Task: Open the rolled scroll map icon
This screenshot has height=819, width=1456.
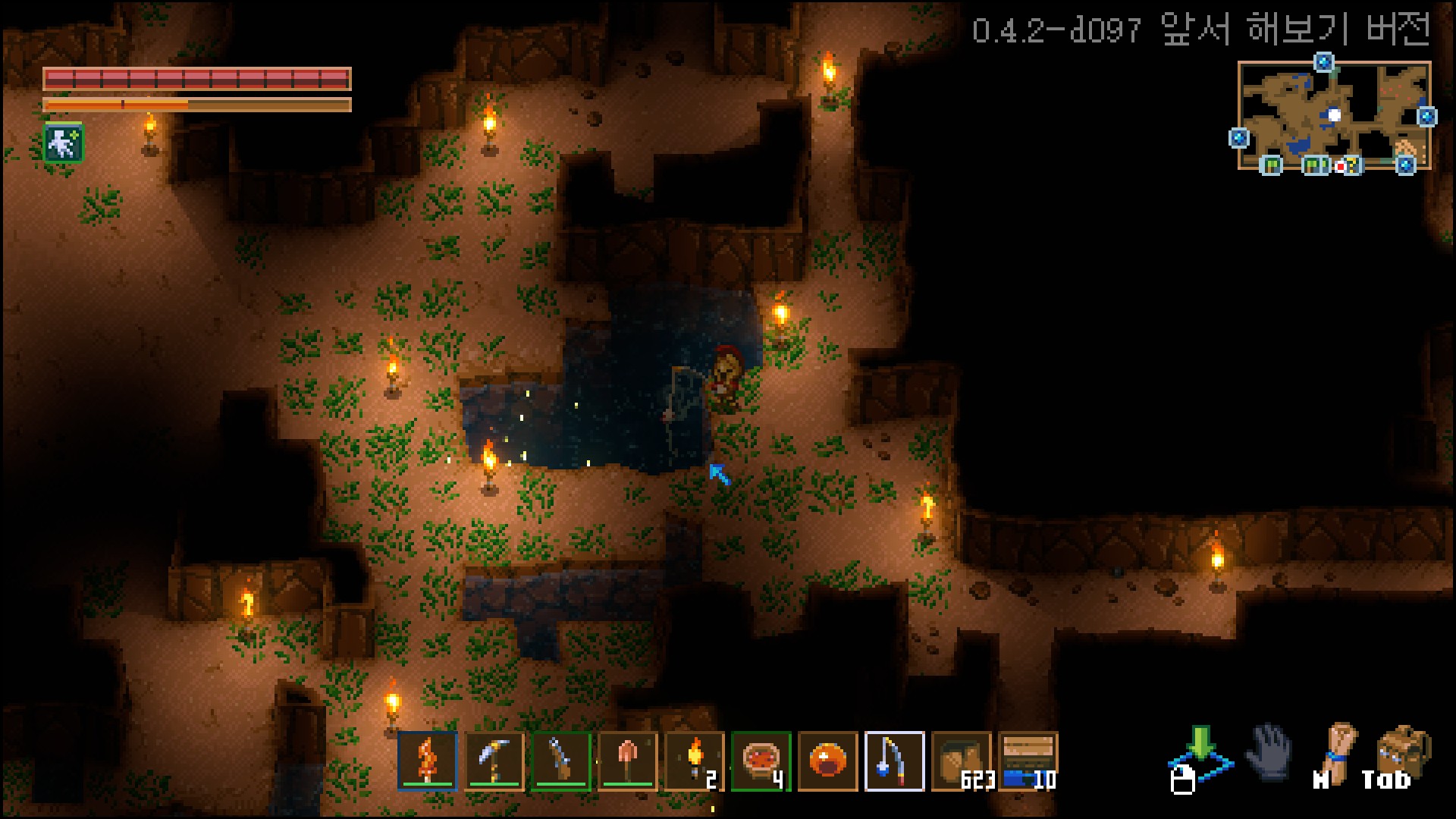Action: pos(1339,752)
